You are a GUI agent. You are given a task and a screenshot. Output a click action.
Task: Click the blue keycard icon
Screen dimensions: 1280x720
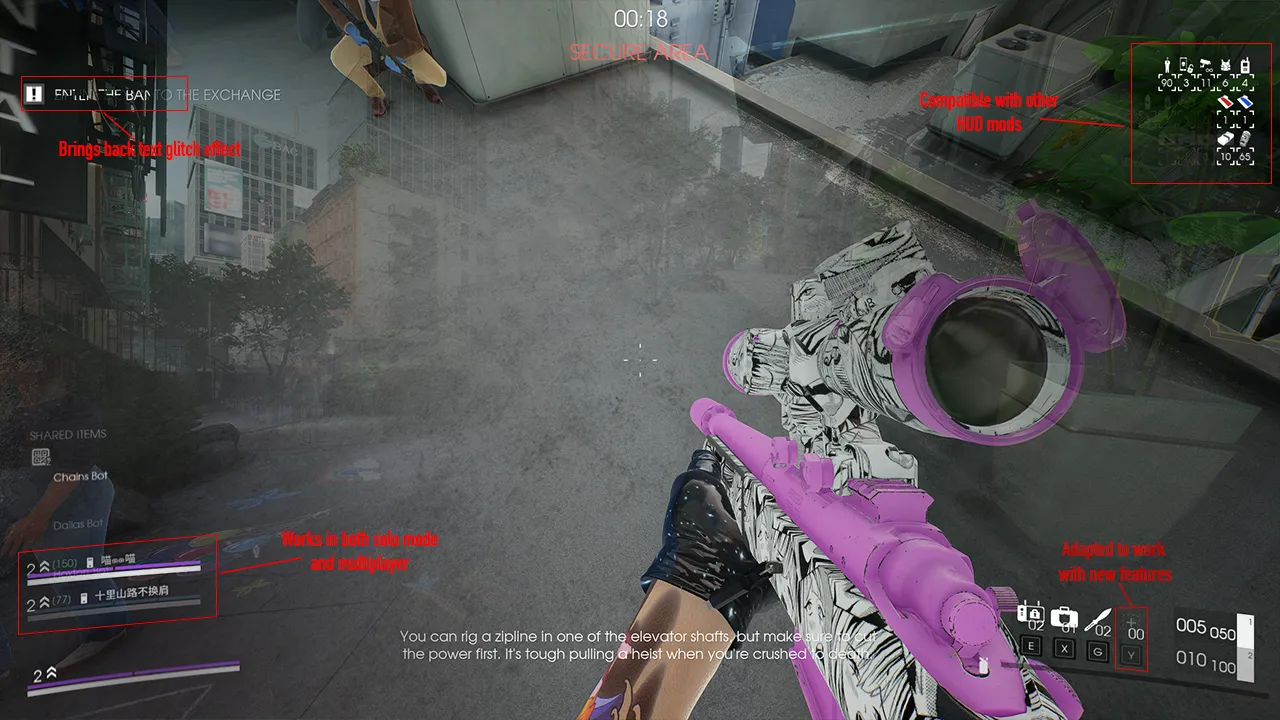(x=1245, y=101)
